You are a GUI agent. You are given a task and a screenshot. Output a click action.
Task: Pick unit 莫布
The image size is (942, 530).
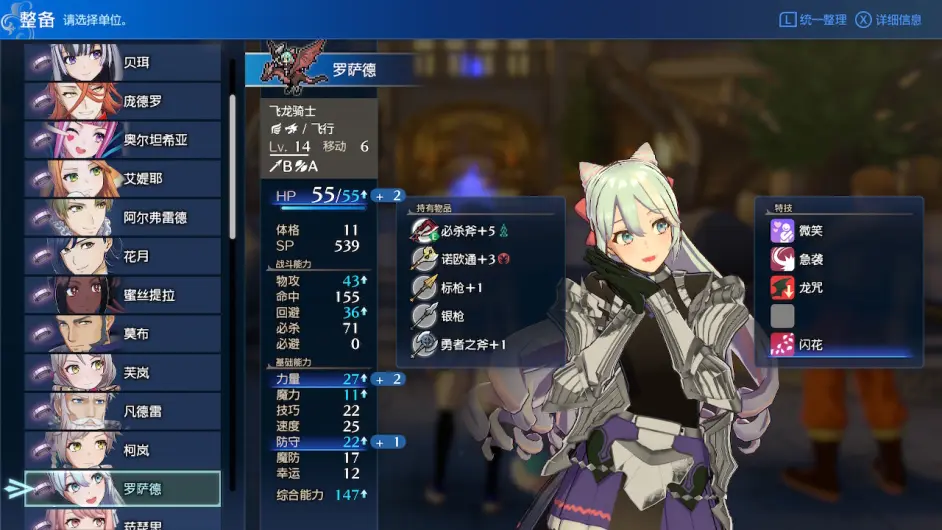123,333
